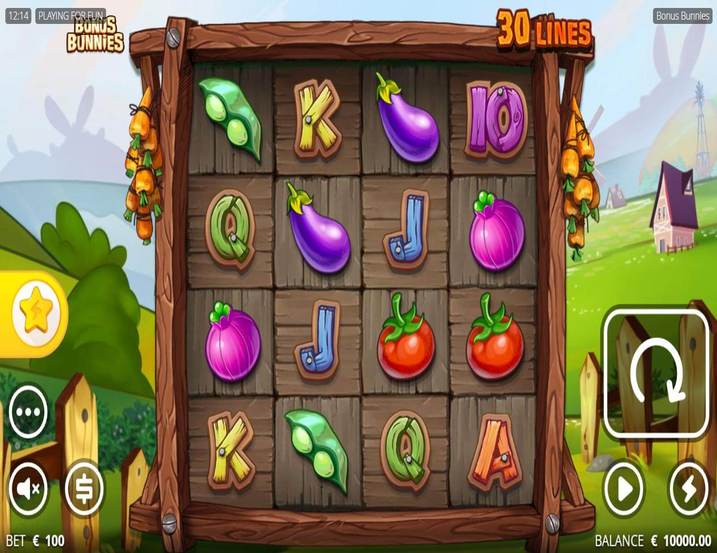The image size is (717, 553).
Task: Start autoplay with the play triangle button
Action: point(624,489)
